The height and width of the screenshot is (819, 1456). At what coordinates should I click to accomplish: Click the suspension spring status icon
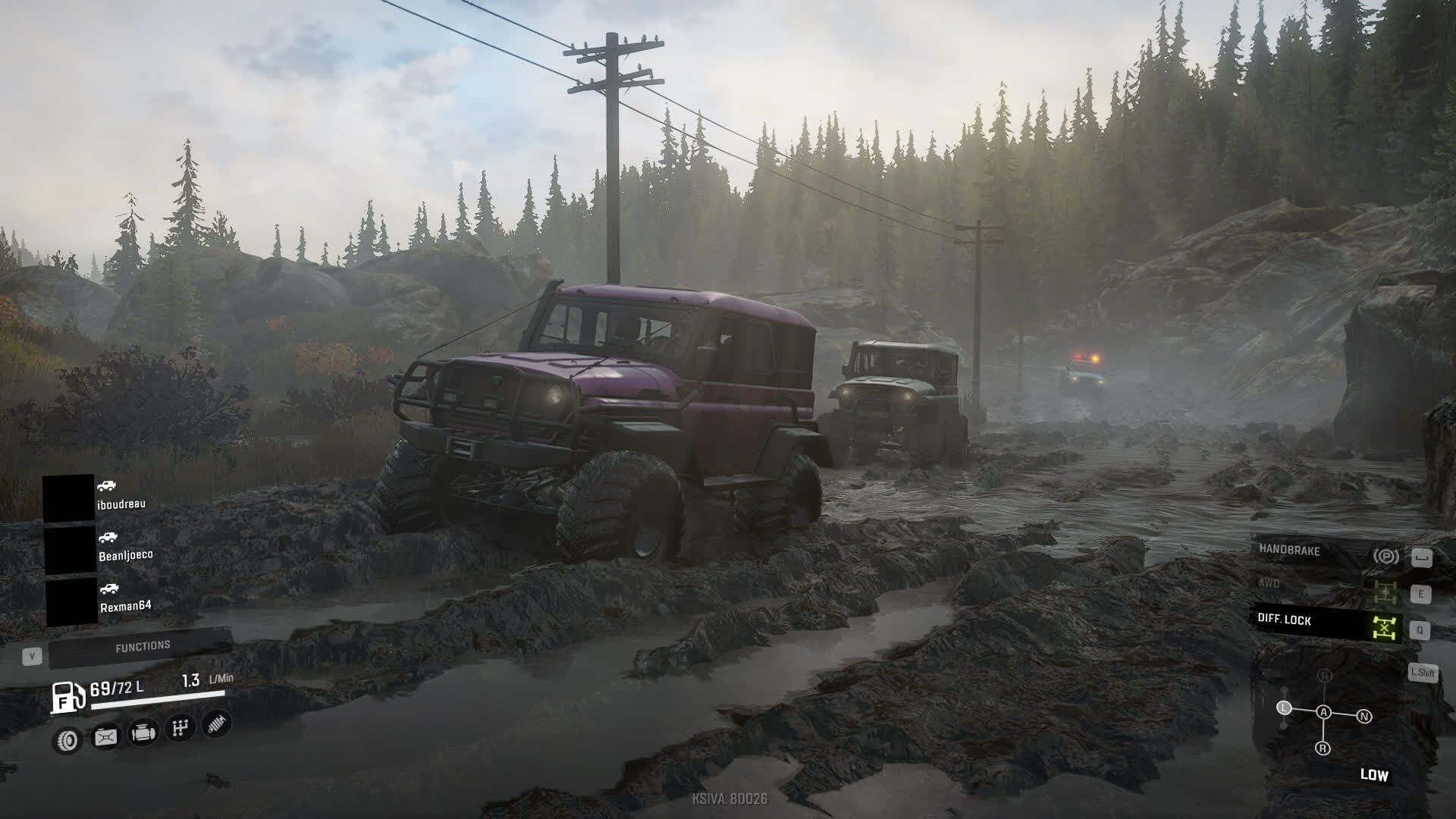click(x=217, y=723)
